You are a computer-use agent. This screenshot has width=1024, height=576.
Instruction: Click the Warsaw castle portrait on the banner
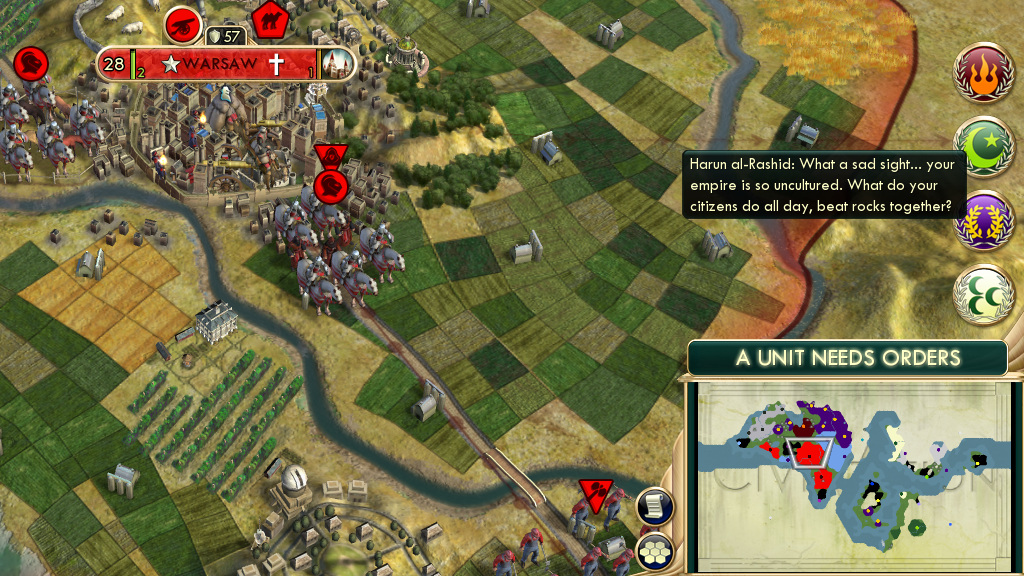coord(338,65)
